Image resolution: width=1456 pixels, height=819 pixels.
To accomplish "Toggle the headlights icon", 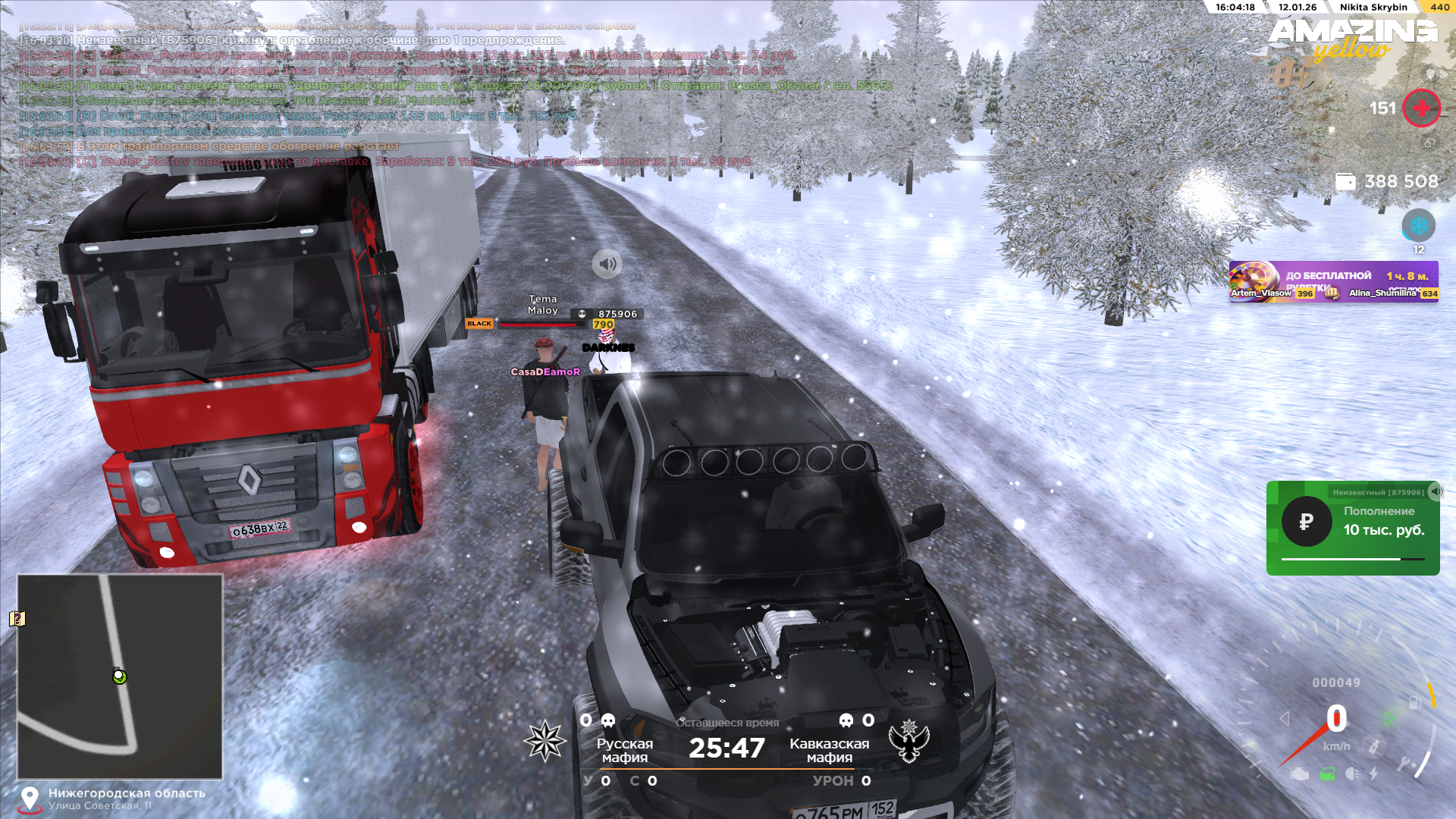I will [1351, 774].
